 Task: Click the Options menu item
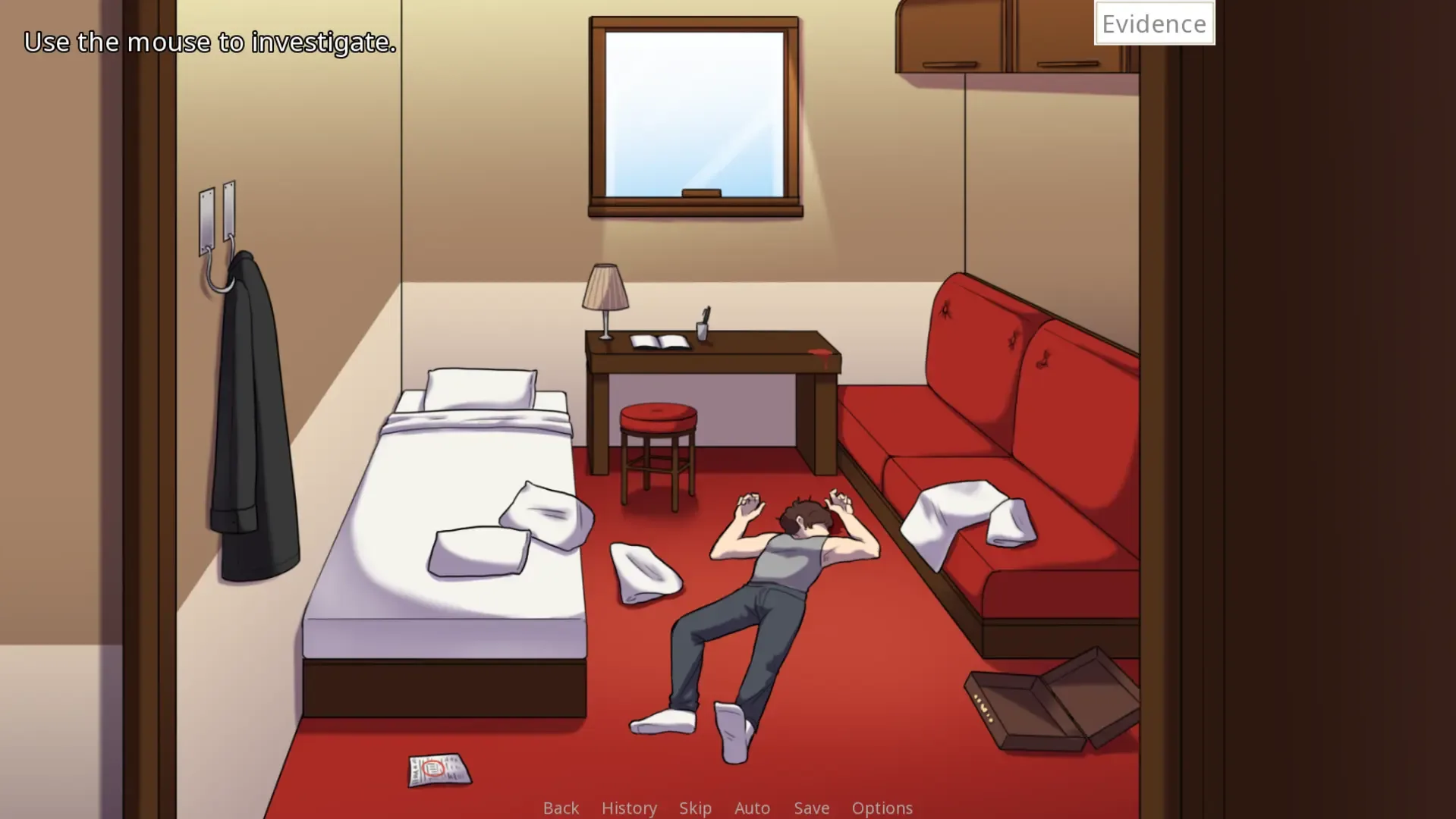882,808
